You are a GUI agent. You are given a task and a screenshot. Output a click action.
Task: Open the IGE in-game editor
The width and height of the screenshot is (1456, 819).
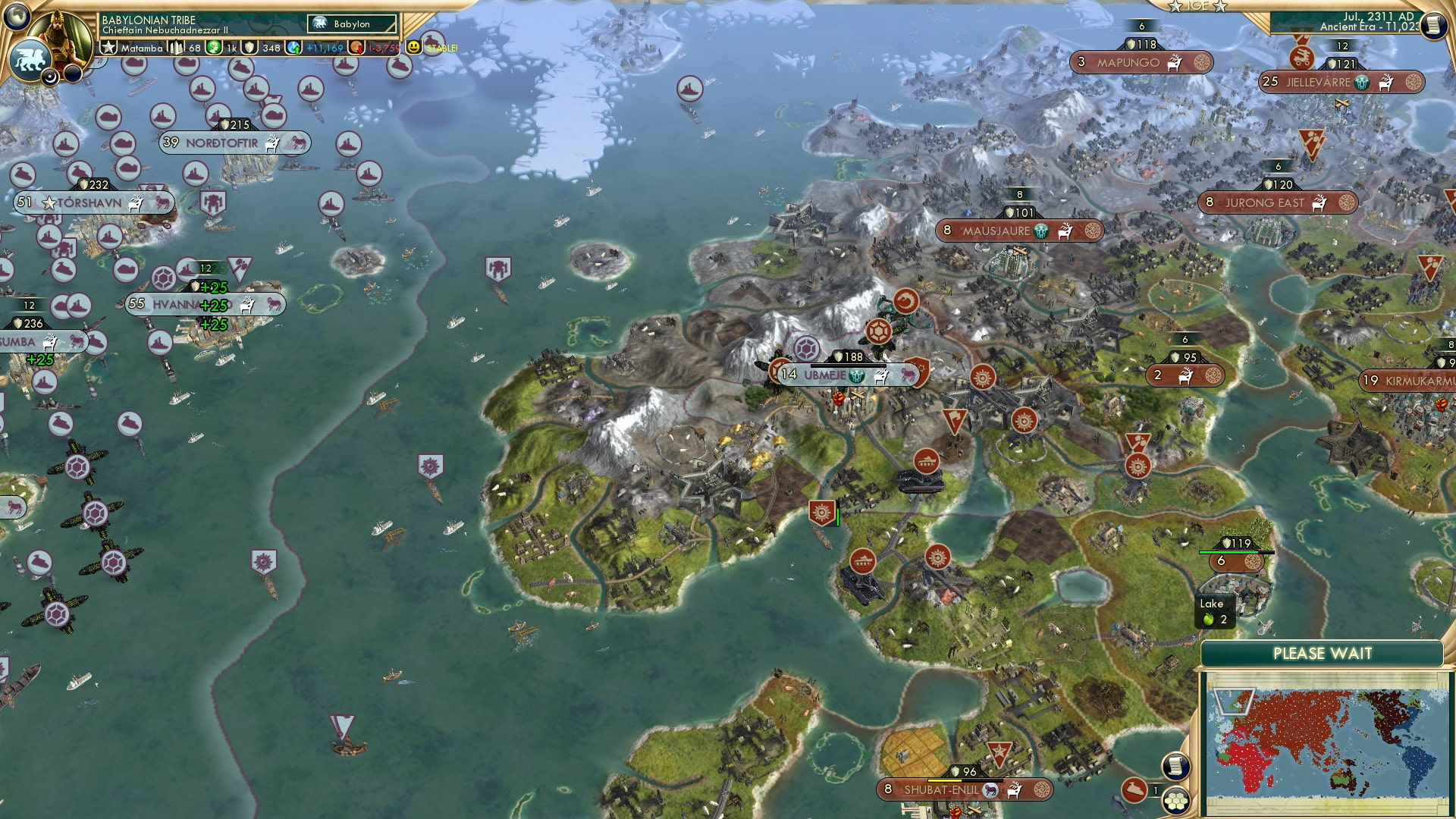coord(1197,6)
